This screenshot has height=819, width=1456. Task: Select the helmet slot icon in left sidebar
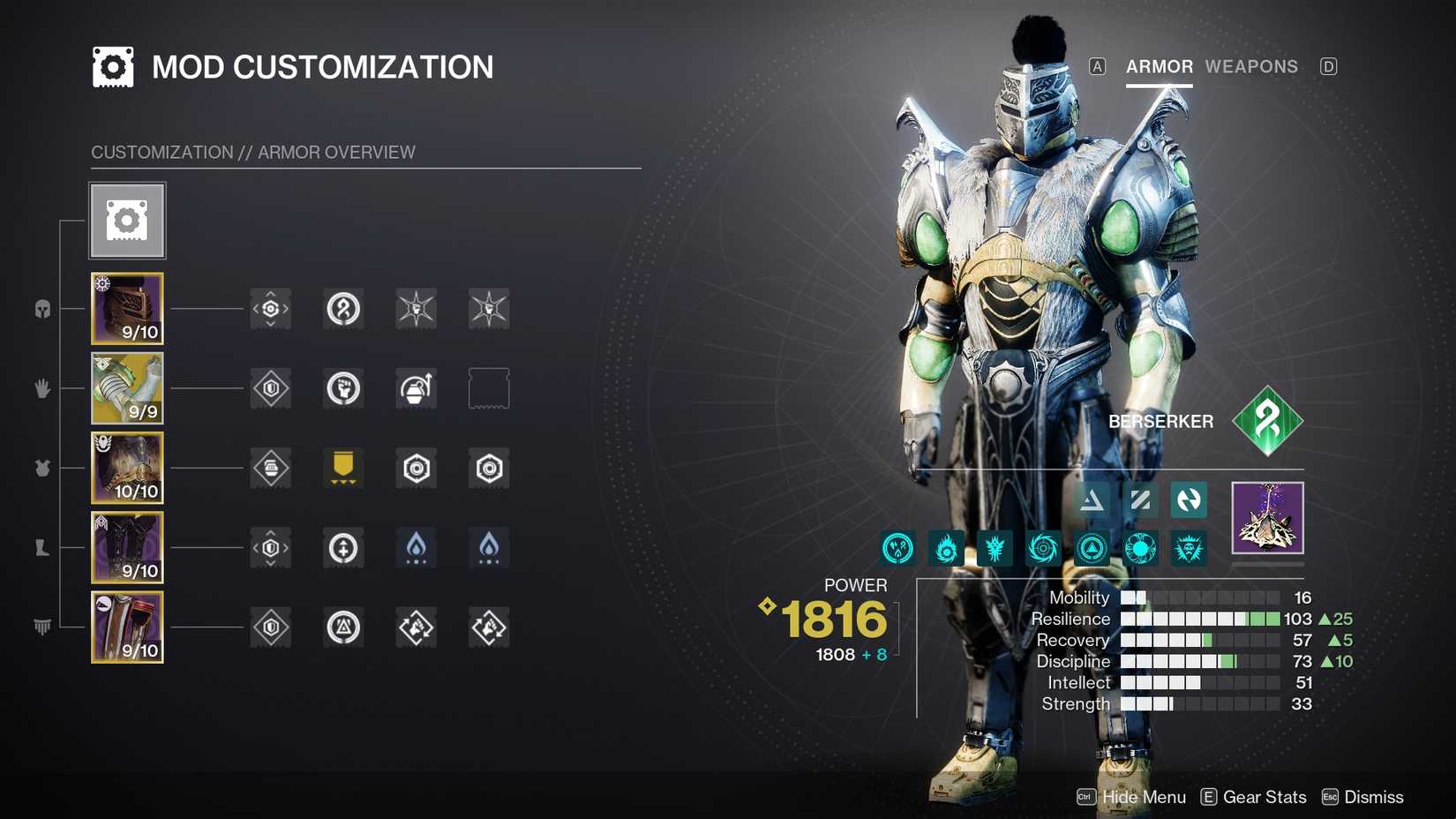tap(41, 309)
